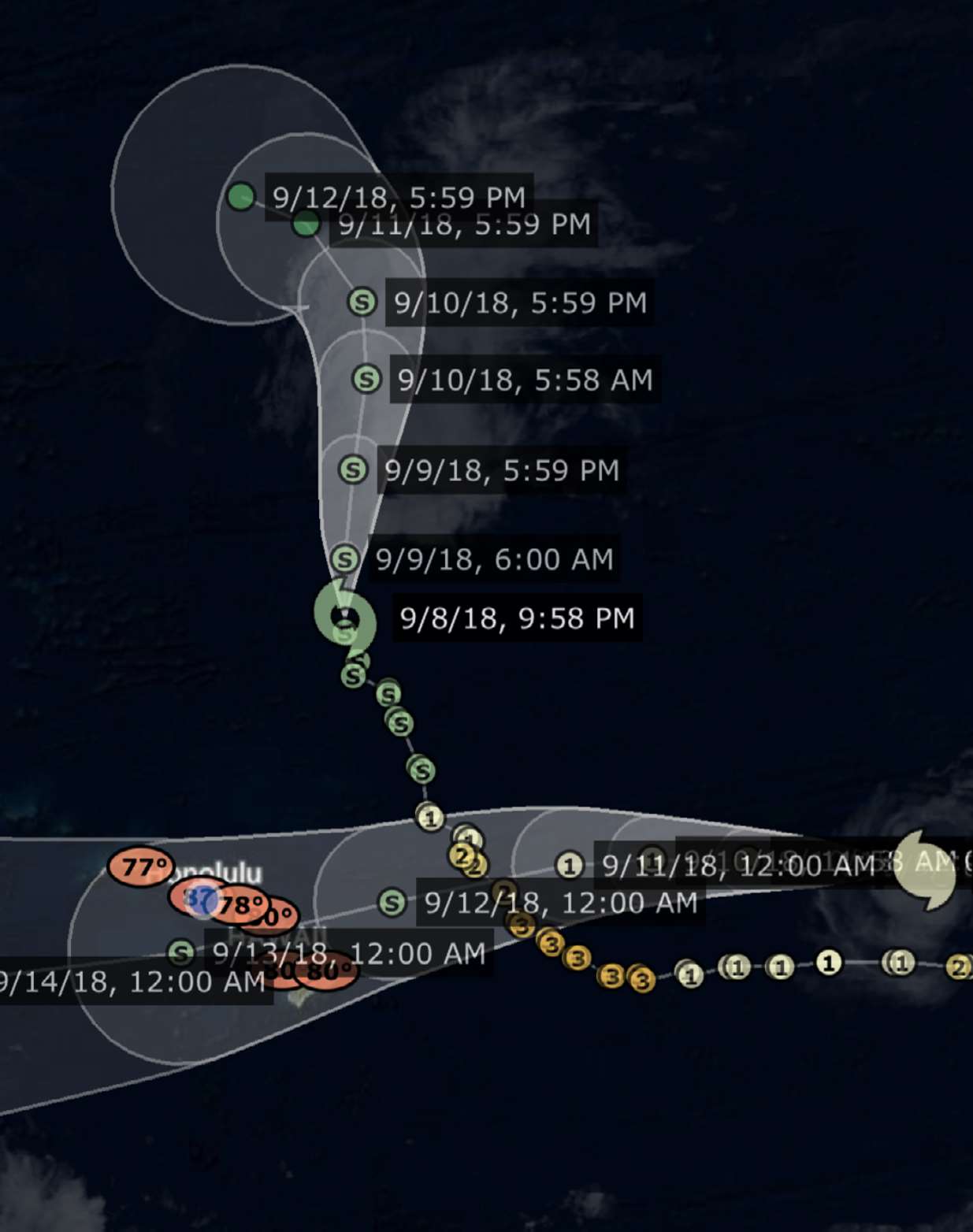Select the 78° temperature bubble
Viewport: 973px width, 1232px height.
pyautogui.click(x=239, y=905)
